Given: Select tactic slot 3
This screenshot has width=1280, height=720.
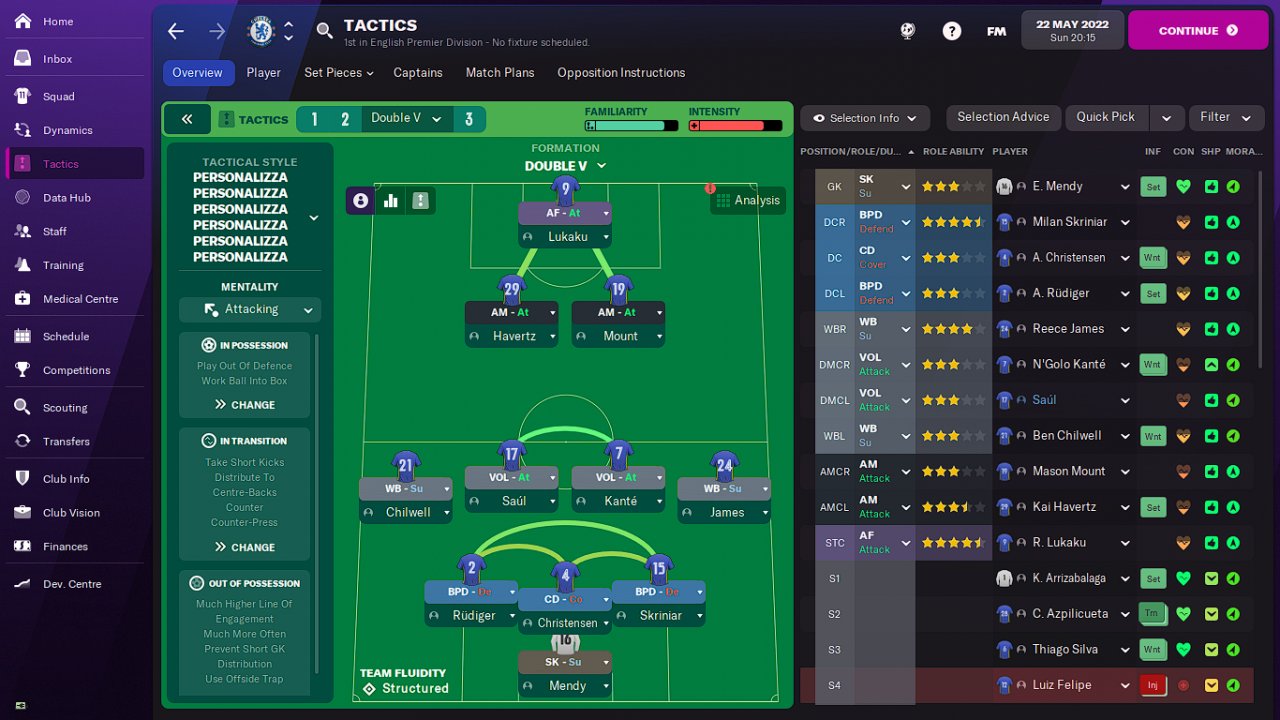Looking at the screenshot, I should [x=468, y=120].
